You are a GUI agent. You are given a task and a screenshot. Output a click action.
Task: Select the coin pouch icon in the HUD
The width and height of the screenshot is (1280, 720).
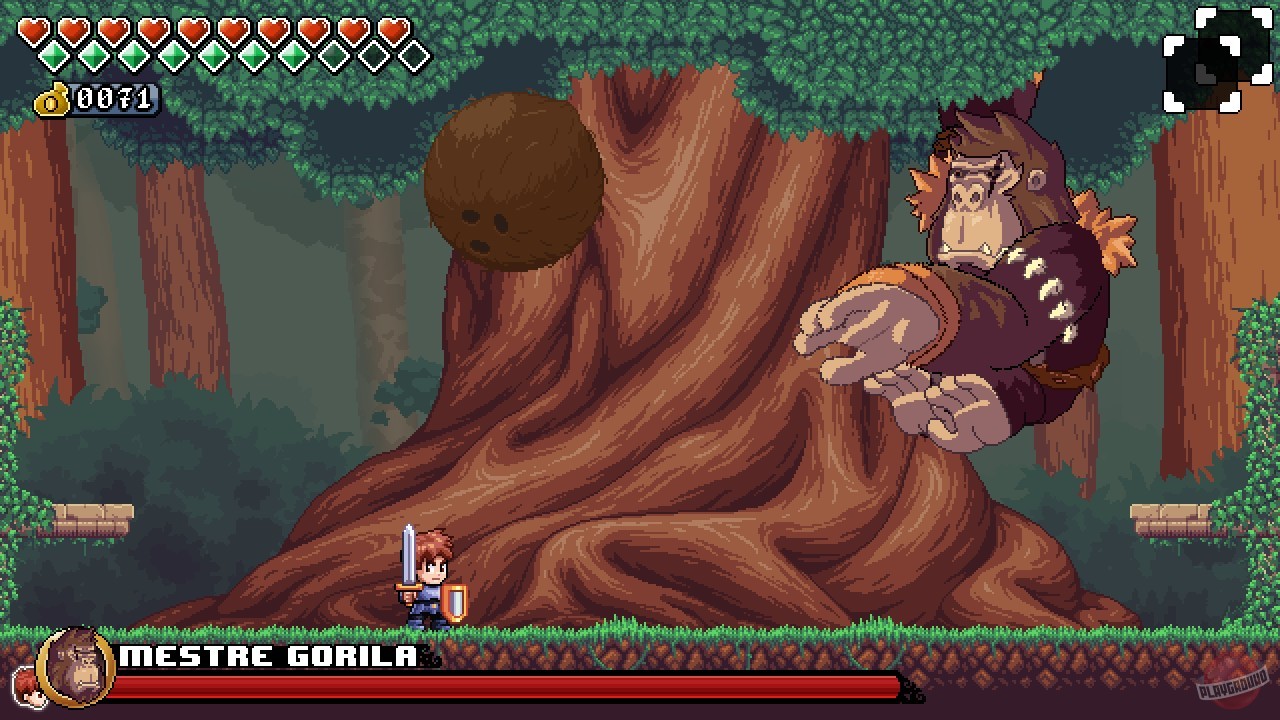52,98
